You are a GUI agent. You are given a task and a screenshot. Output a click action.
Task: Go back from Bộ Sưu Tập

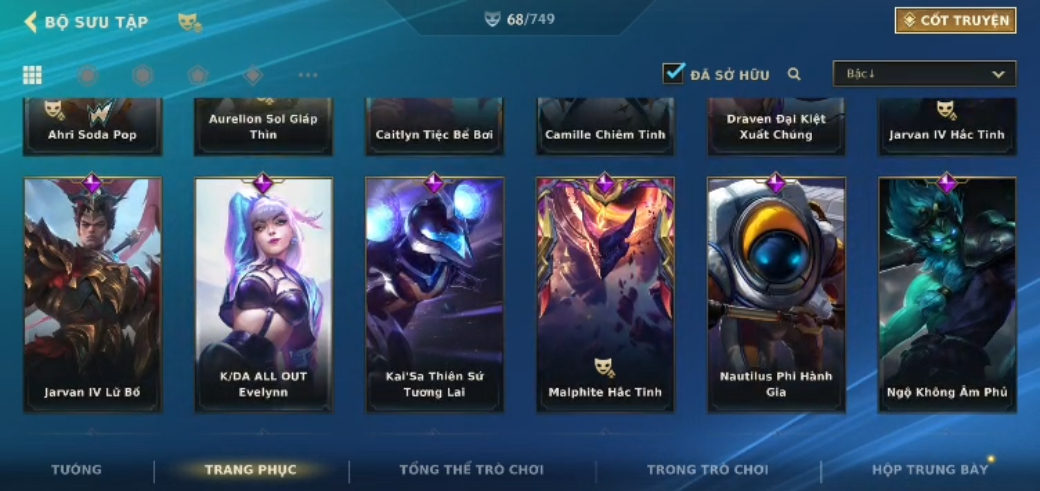[30, 21]
